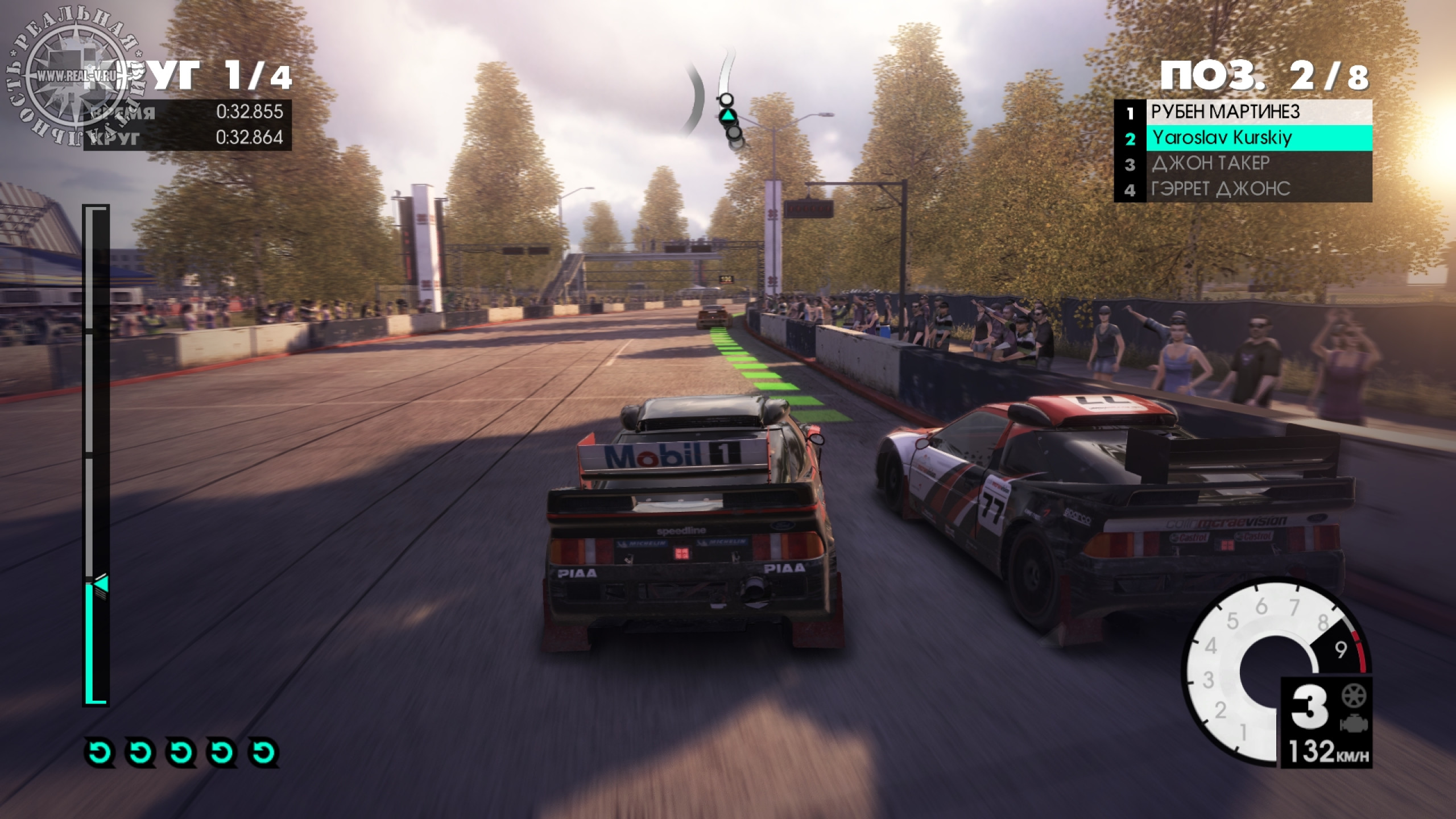The height and width of the screenshot is (819, 1456).
Task: Click the wheel damage indicator icon
Action: 1354,695
